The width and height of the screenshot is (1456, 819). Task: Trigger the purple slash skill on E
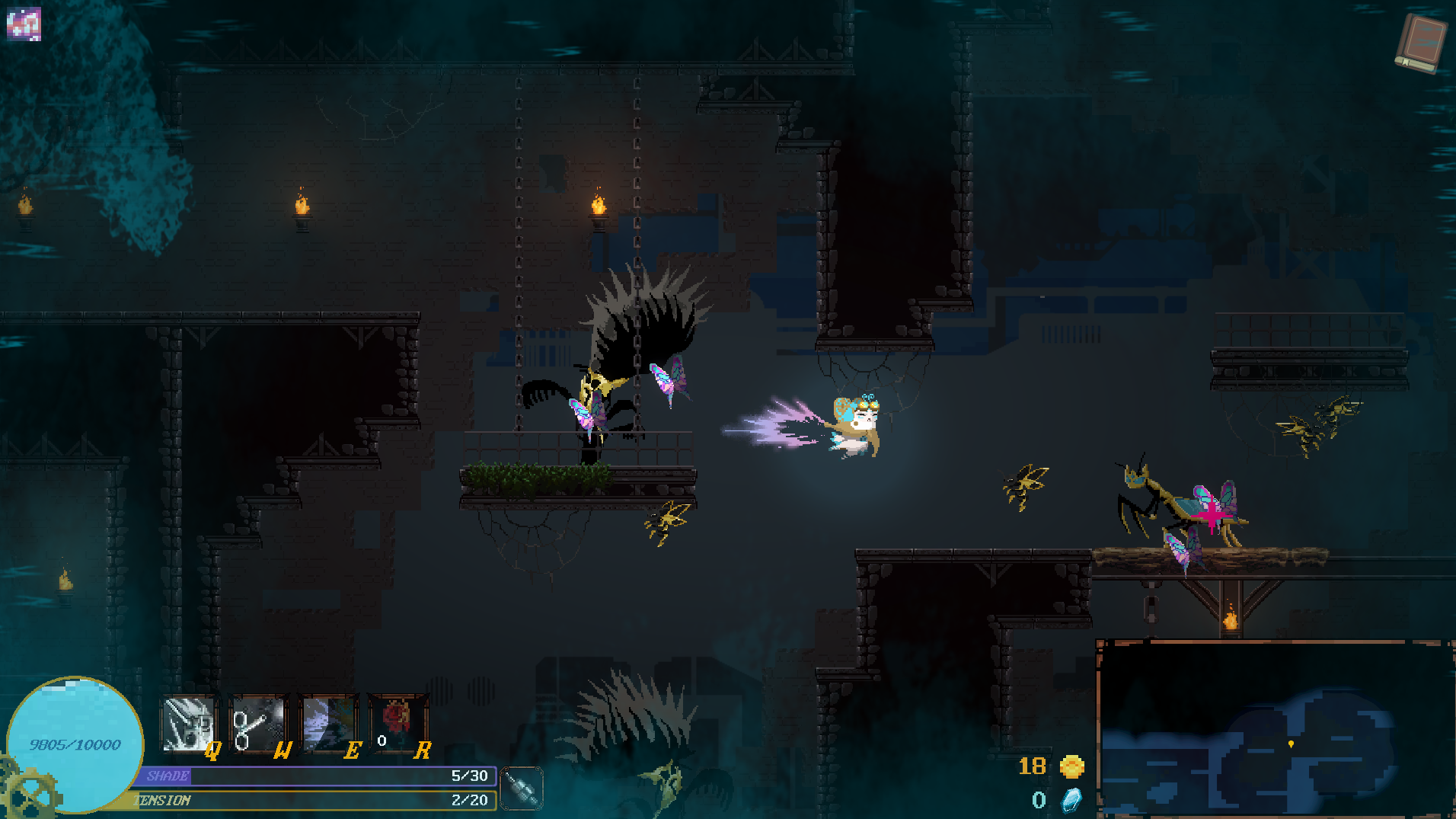[x=328, y=725]
